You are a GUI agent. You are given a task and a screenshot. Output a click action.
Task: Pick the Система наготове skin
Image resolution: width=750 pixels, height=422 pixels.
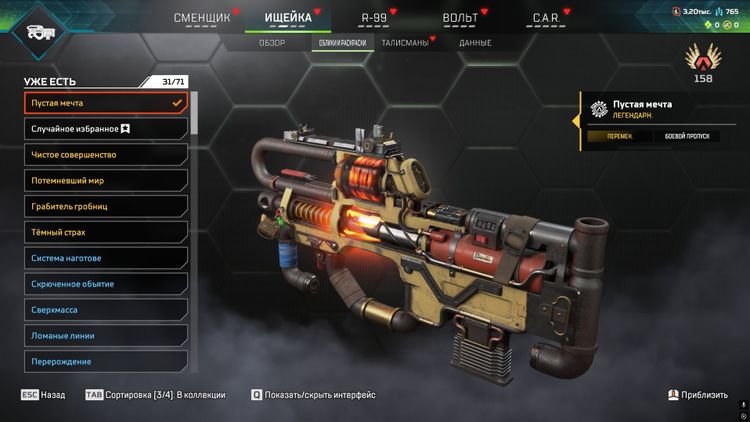coord(106,258)
